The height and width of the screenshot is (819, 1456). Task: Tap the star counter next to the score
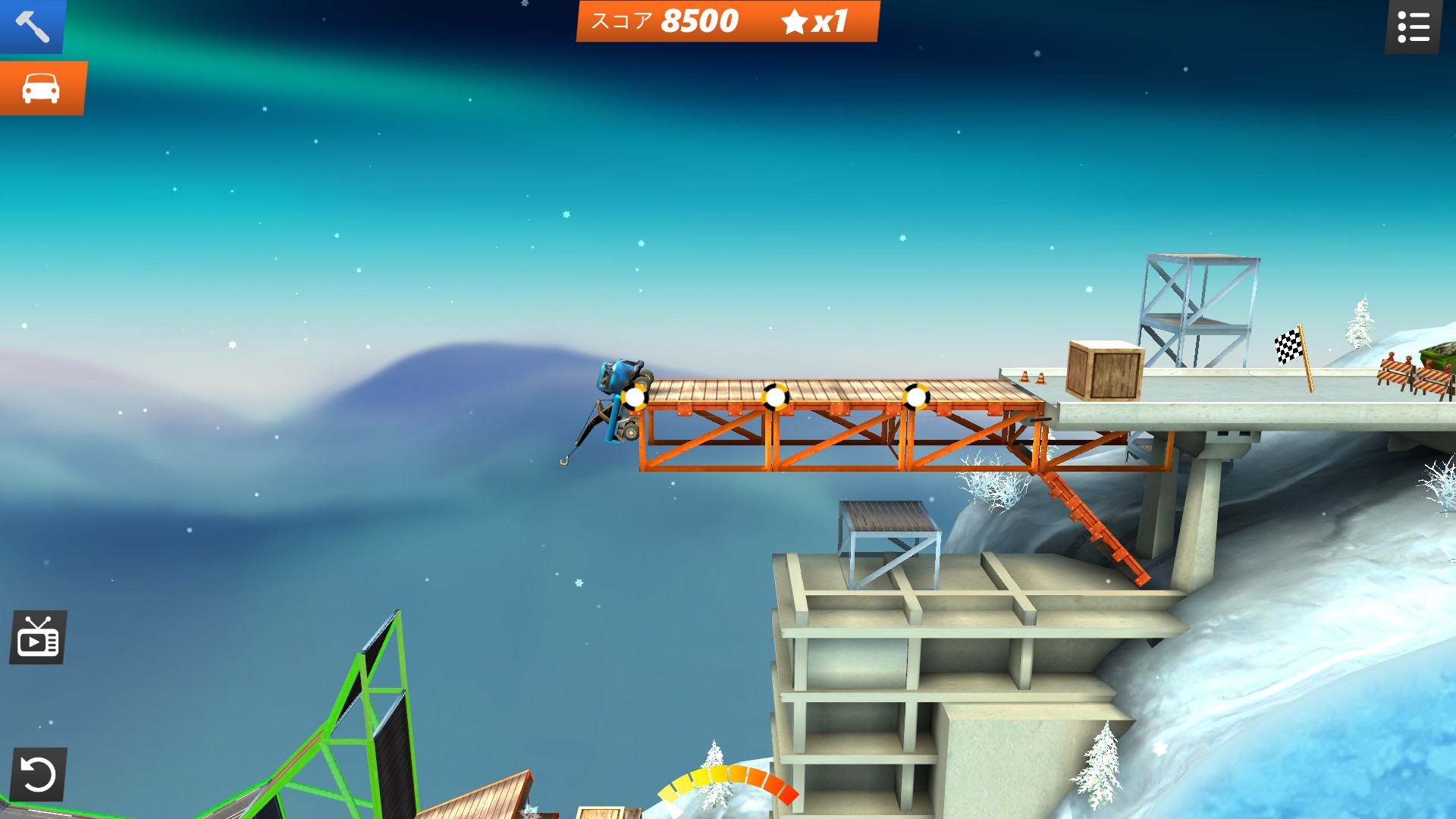[795, 21]
